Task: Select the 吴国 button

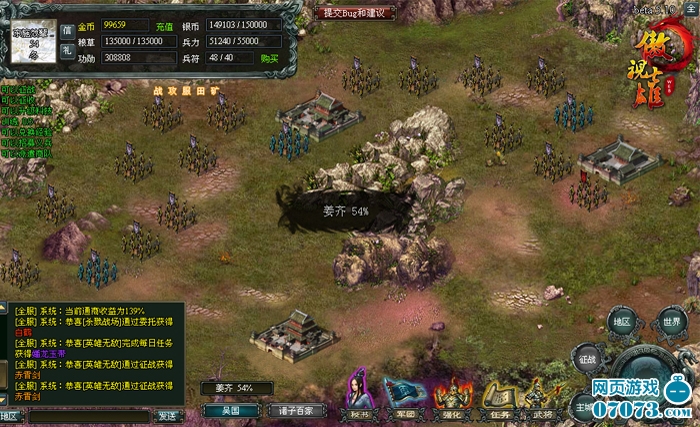Action: [x=231, y=410]
